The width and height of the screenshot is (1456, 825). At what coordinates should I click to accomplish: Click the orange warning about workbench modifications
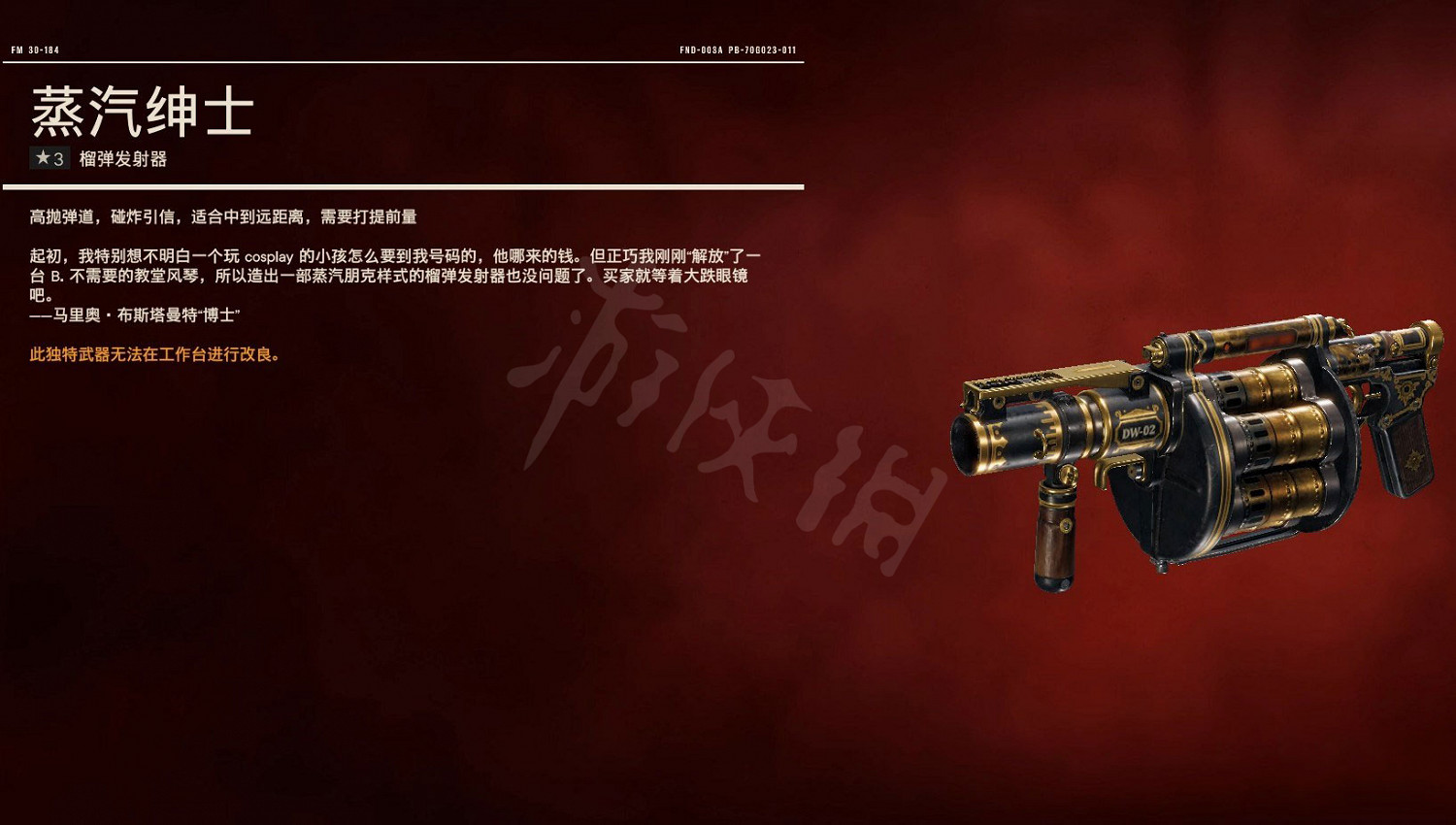[x=155, y=356]
